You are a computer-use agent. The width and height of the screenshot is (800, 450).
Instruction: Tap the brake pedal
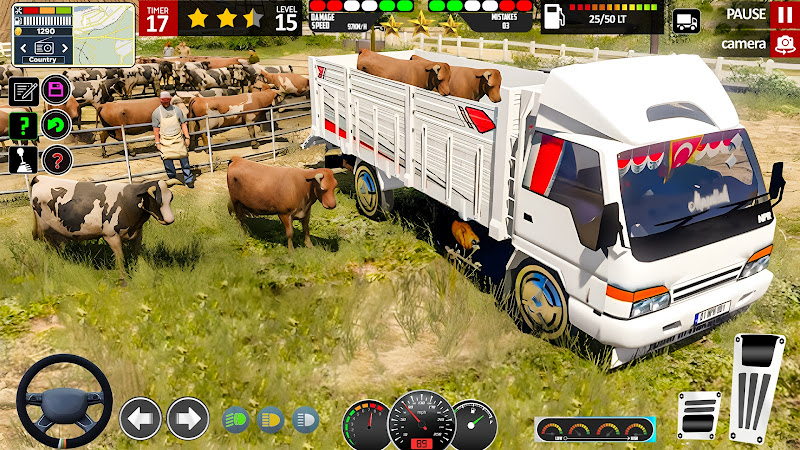(698, 415)
